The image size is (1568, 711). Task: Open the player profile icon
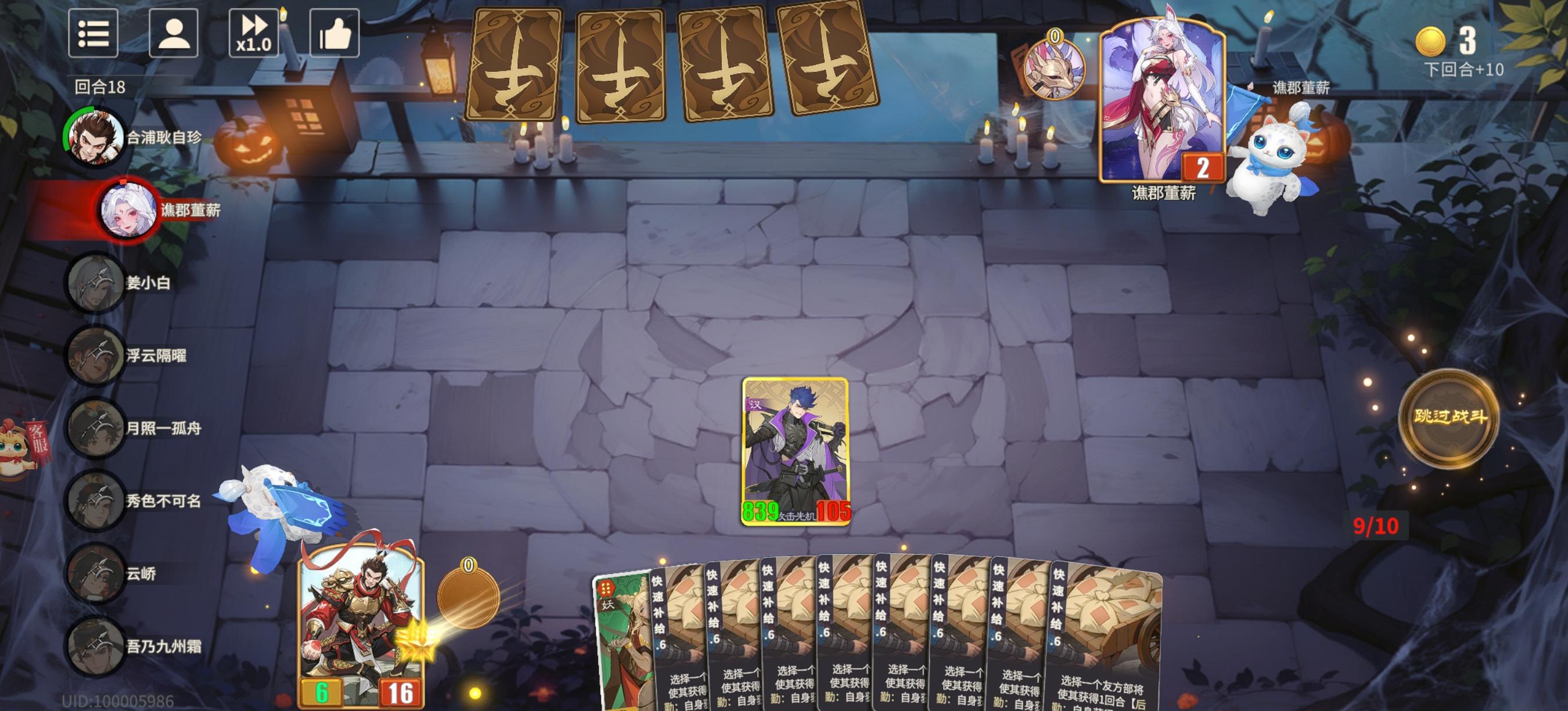click(x=175, y=34)
